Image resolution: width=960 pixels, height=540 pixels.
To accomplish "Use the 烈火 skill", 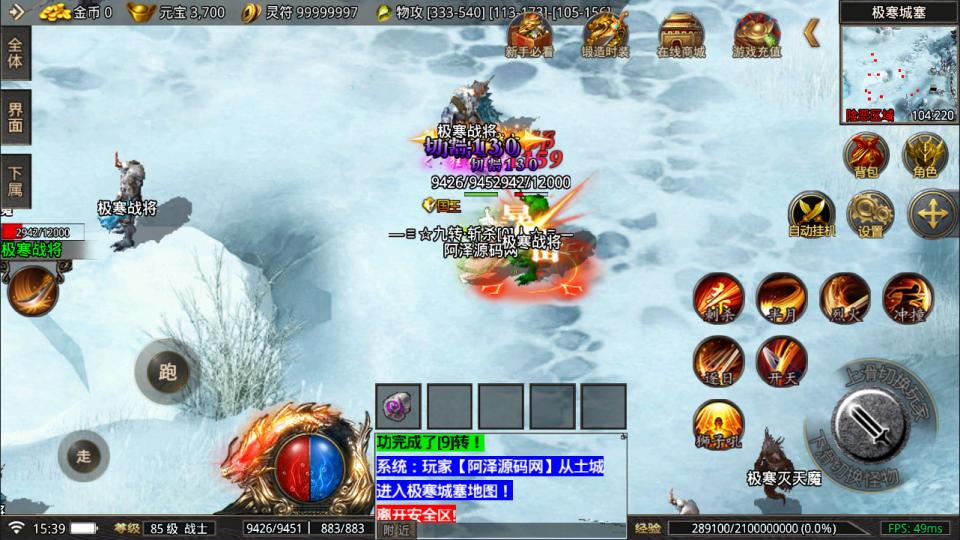I will coord(844,297).
